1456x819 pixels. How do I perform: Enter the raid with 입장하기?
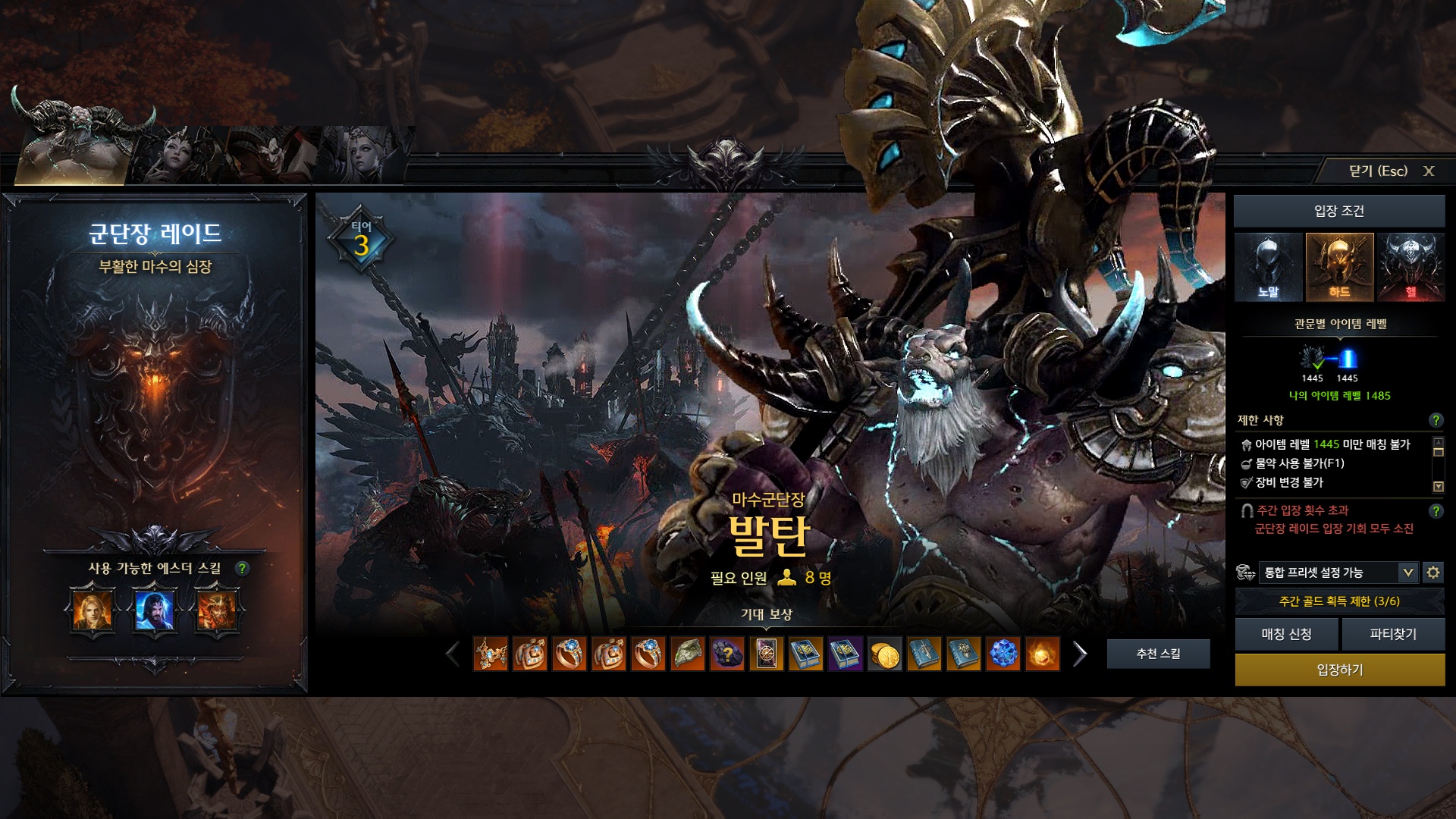(1339, 670)
